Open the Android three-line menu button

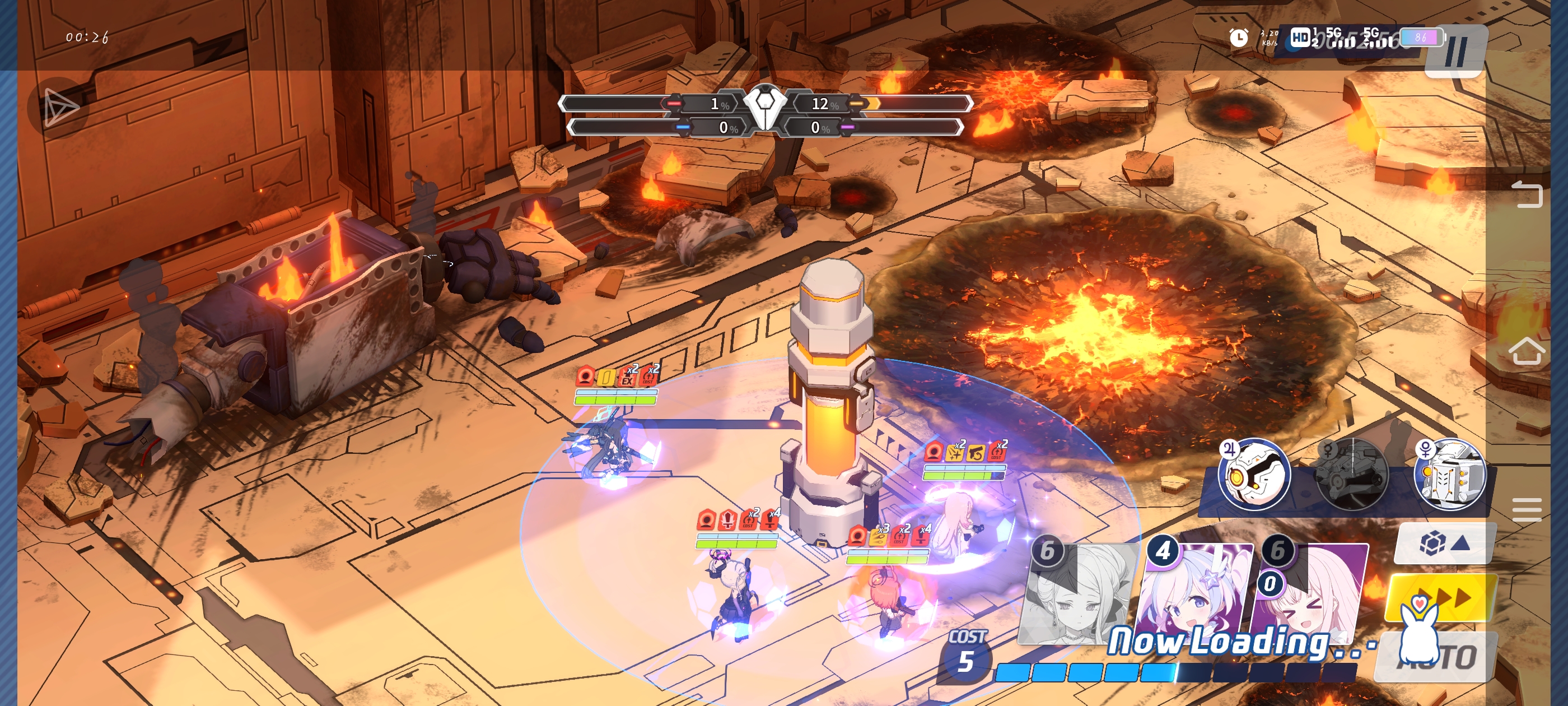tap(1527, 510)
